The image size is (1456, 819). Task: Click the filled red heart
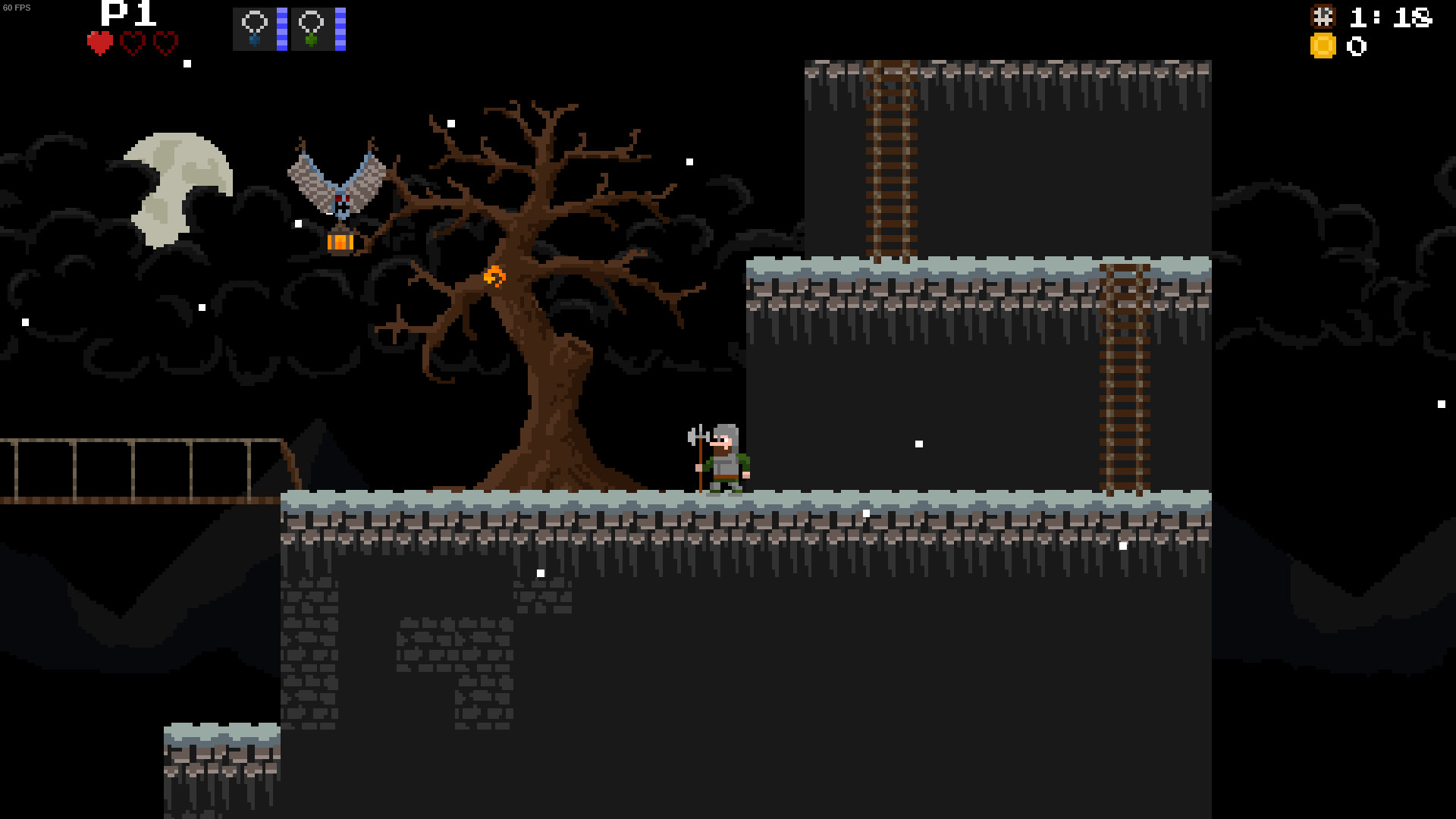[x=99, y=43]
